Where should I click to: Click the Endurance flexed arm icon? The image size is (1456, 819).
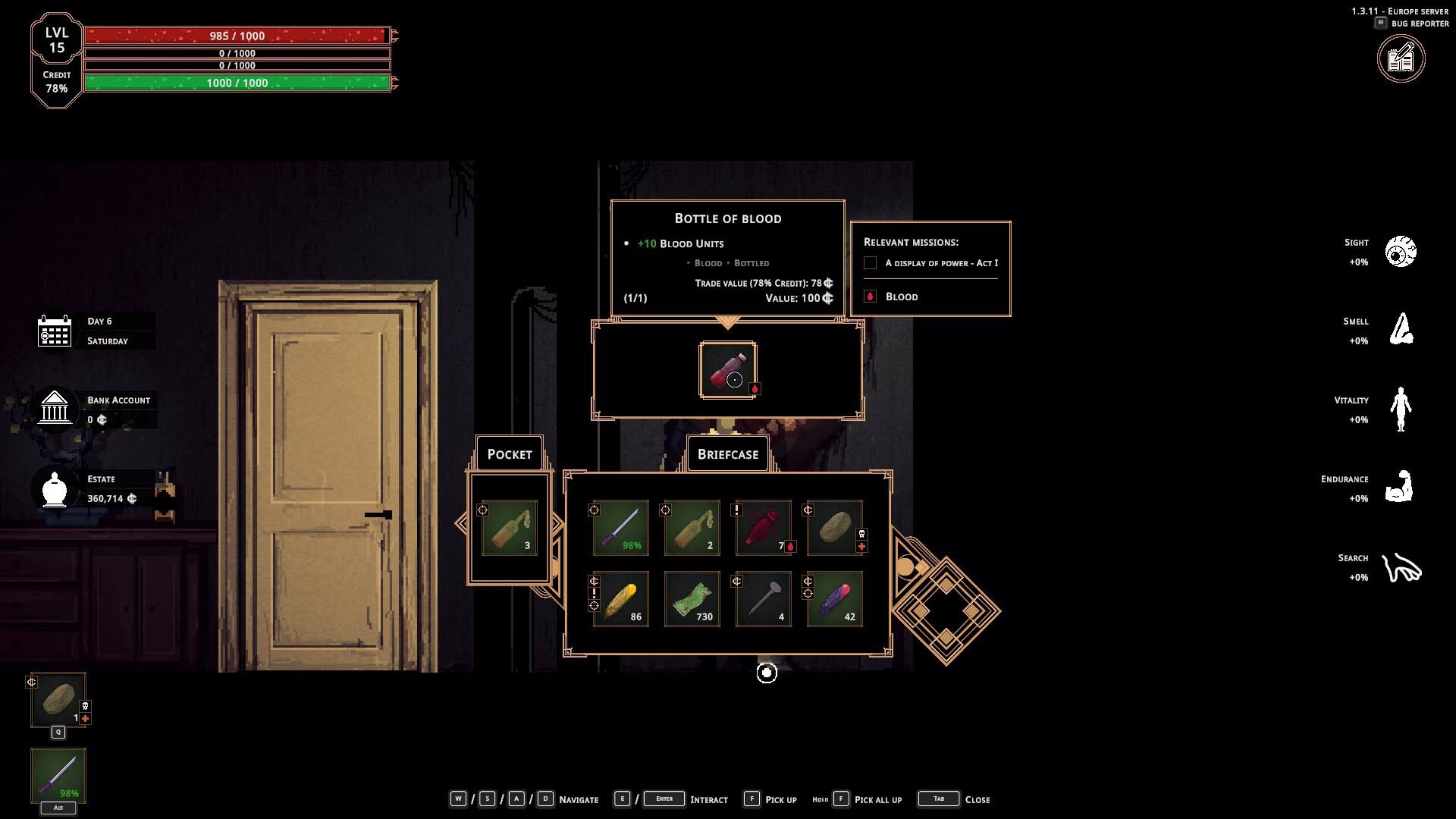tap(1400, 488)
